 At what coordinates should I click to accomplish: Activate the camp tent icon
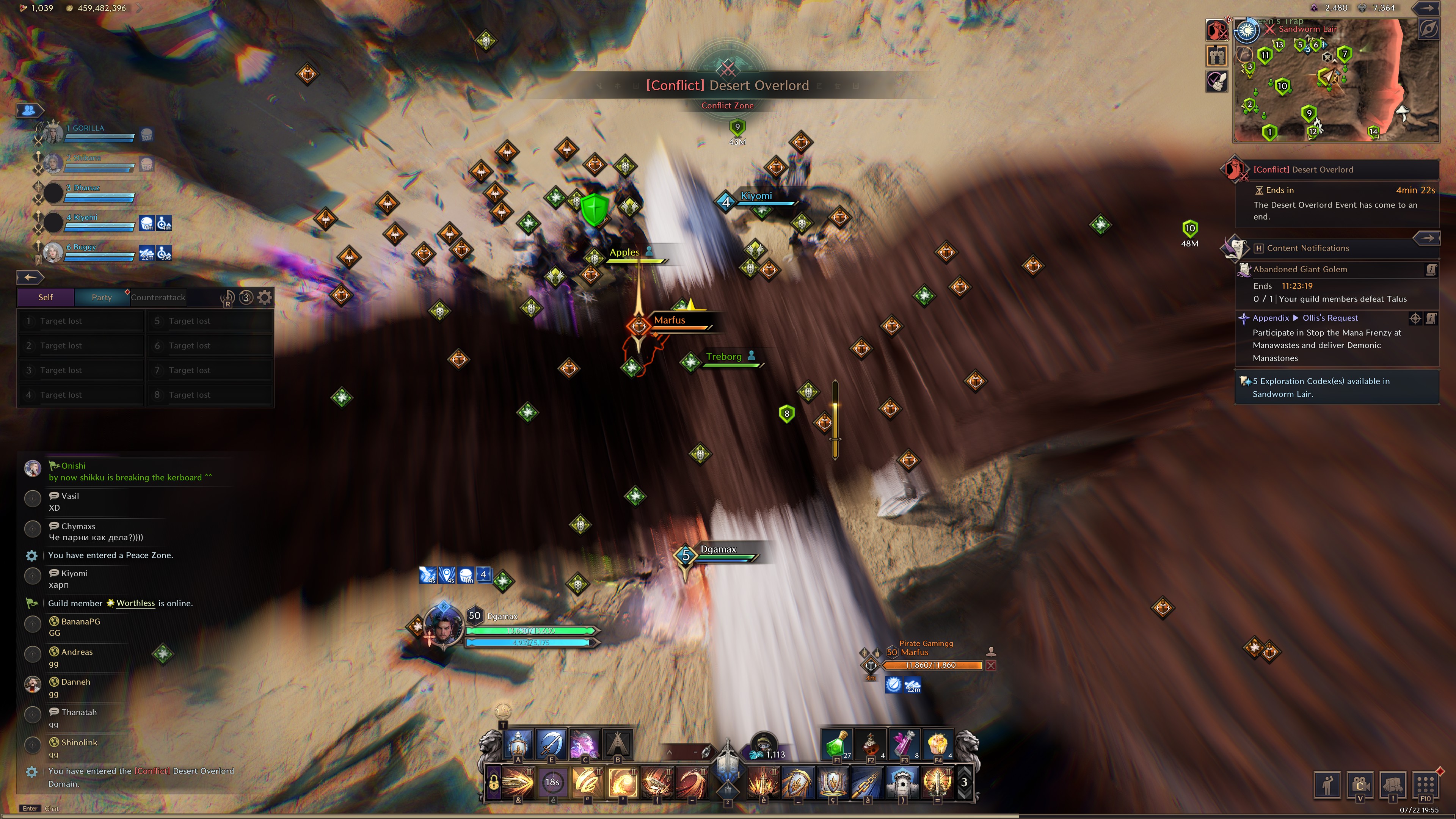pyautogui.click(x=618, y=743)
